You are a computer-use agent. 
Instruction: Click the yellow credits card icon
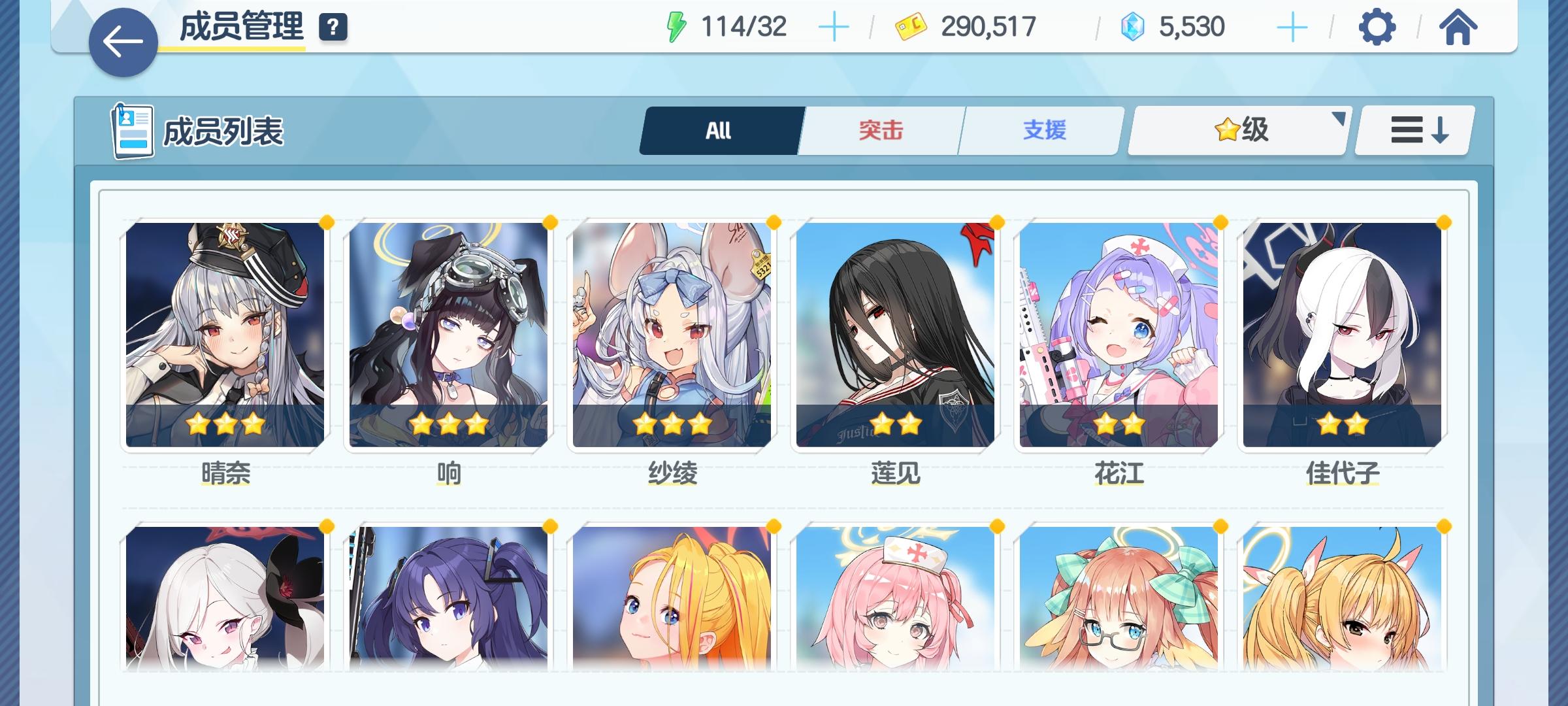(911, 27)
